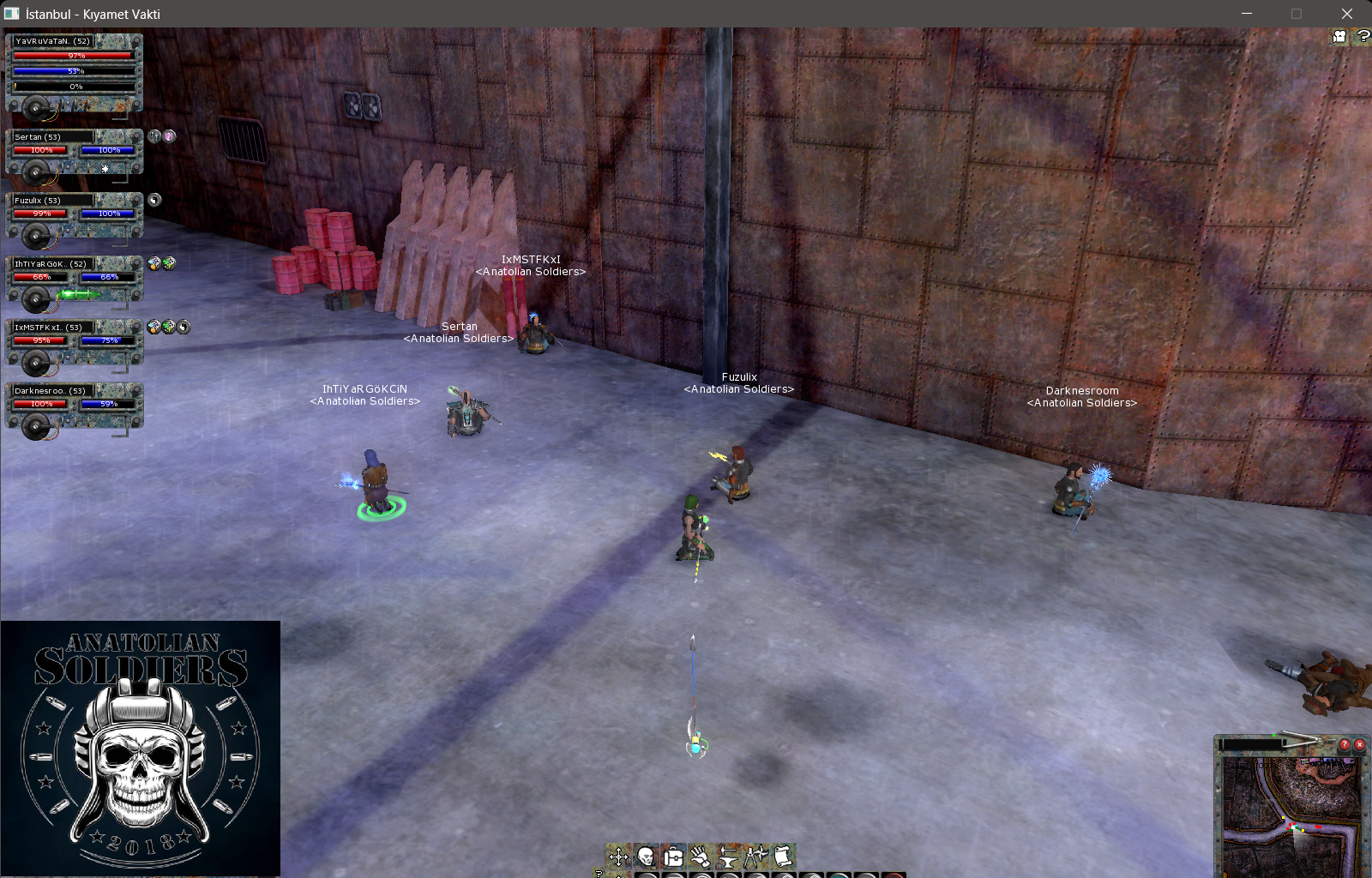Click the camera icon in the top corner
Image resolution: width=1372 pixels, height=878 pixels.
[1339, 37]
